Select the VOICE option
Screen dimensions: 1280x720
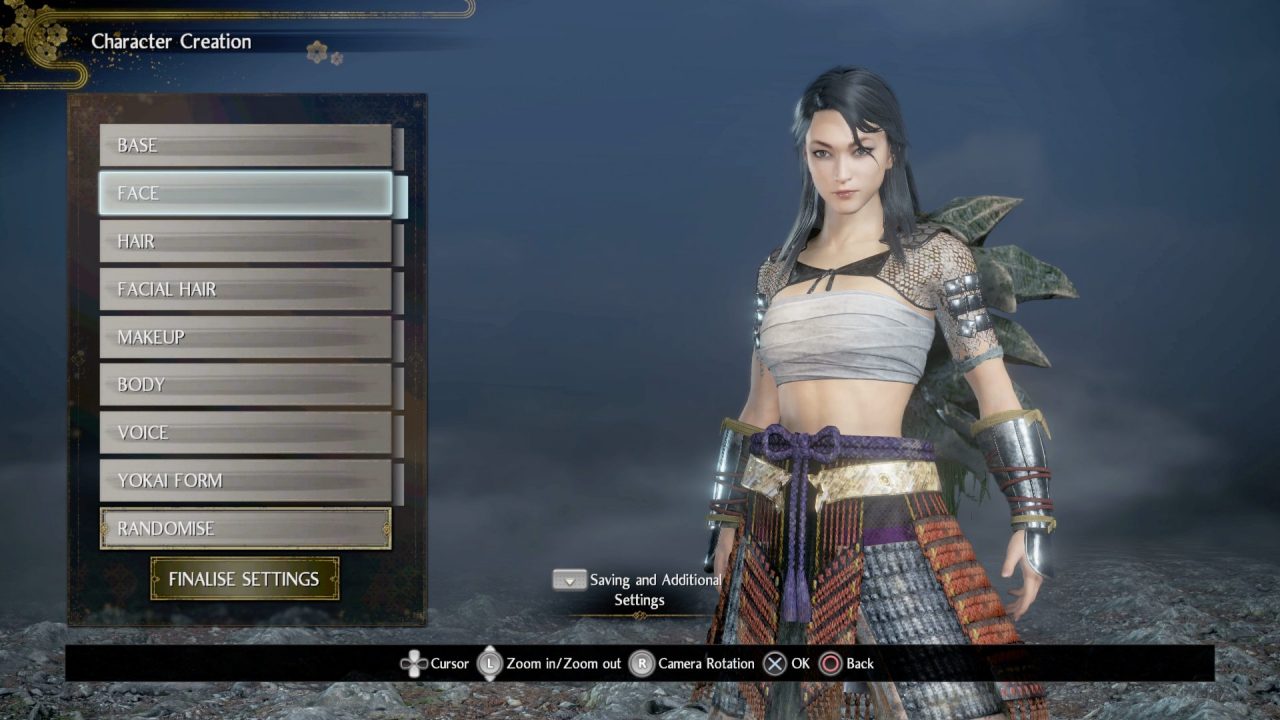[245, 433]
